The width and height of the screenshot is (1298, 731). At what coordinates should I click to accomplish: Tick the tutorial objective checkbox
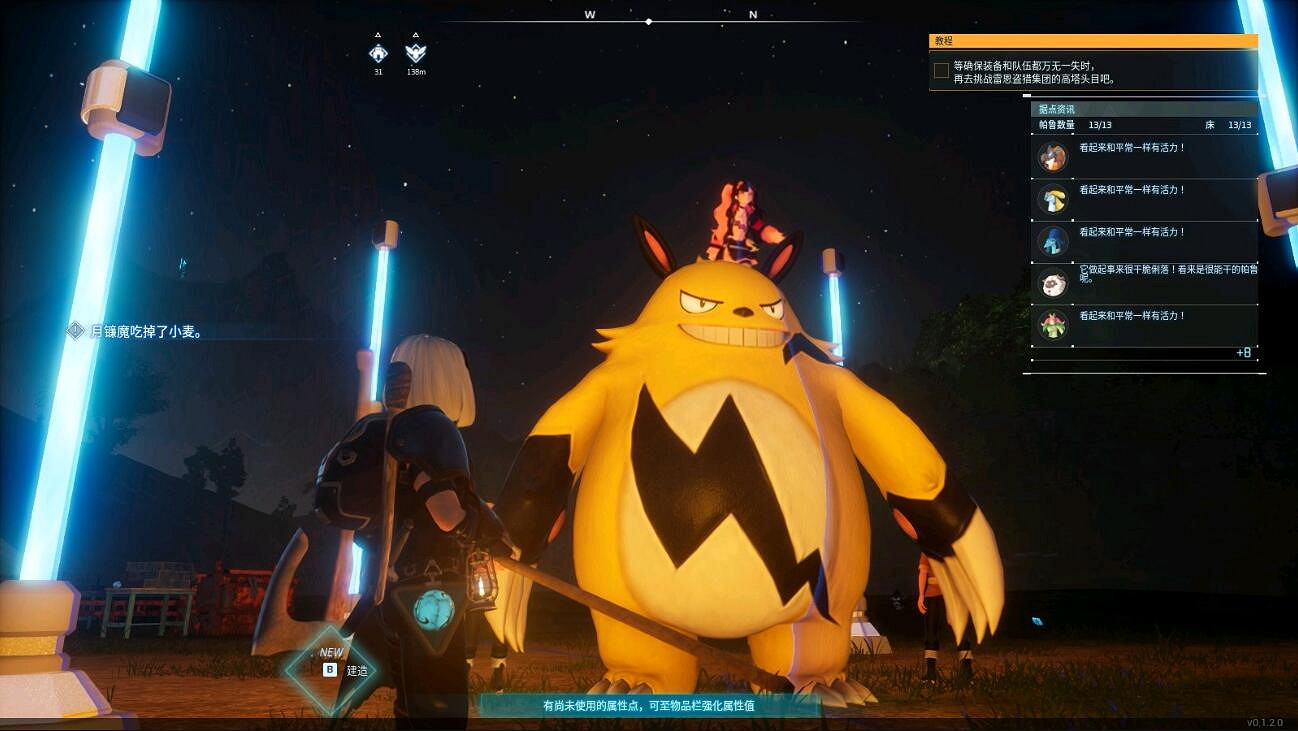(941, 71)
